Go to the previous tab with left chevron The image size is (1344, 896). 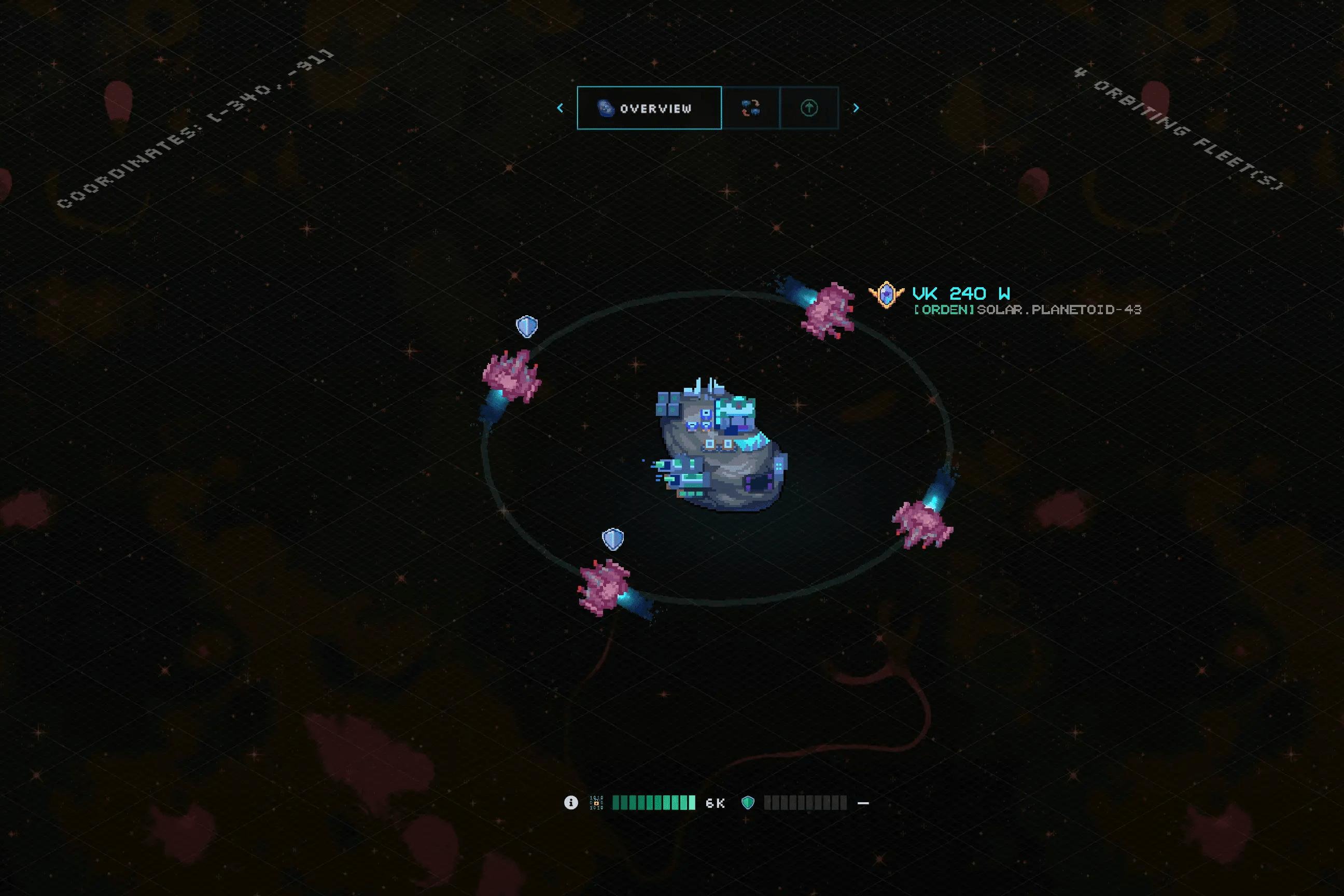click(561, 108)
